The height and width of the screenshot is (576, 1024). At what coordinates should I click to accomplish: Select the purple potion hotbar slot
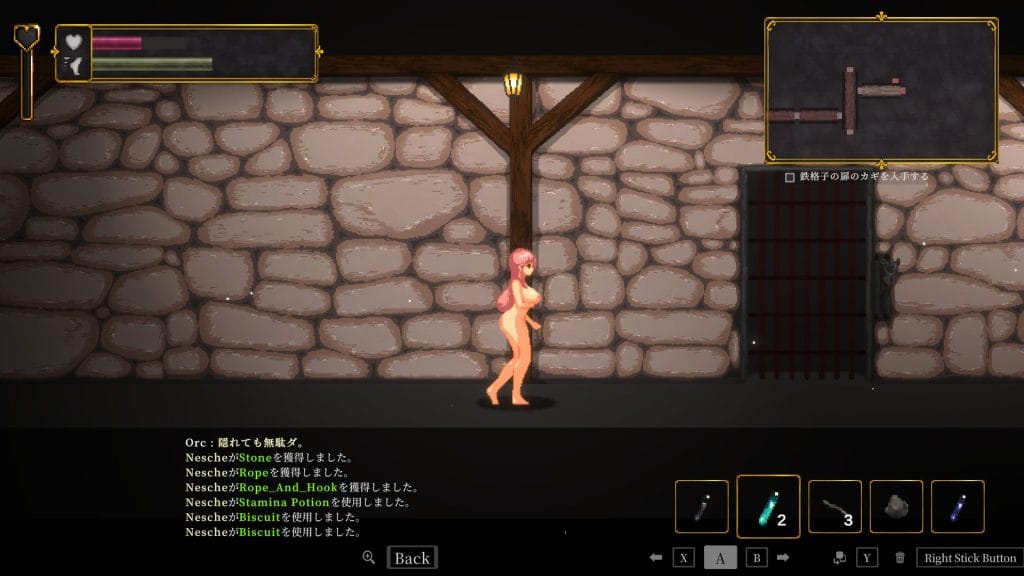pyautogui.click(x=957, y=506)
